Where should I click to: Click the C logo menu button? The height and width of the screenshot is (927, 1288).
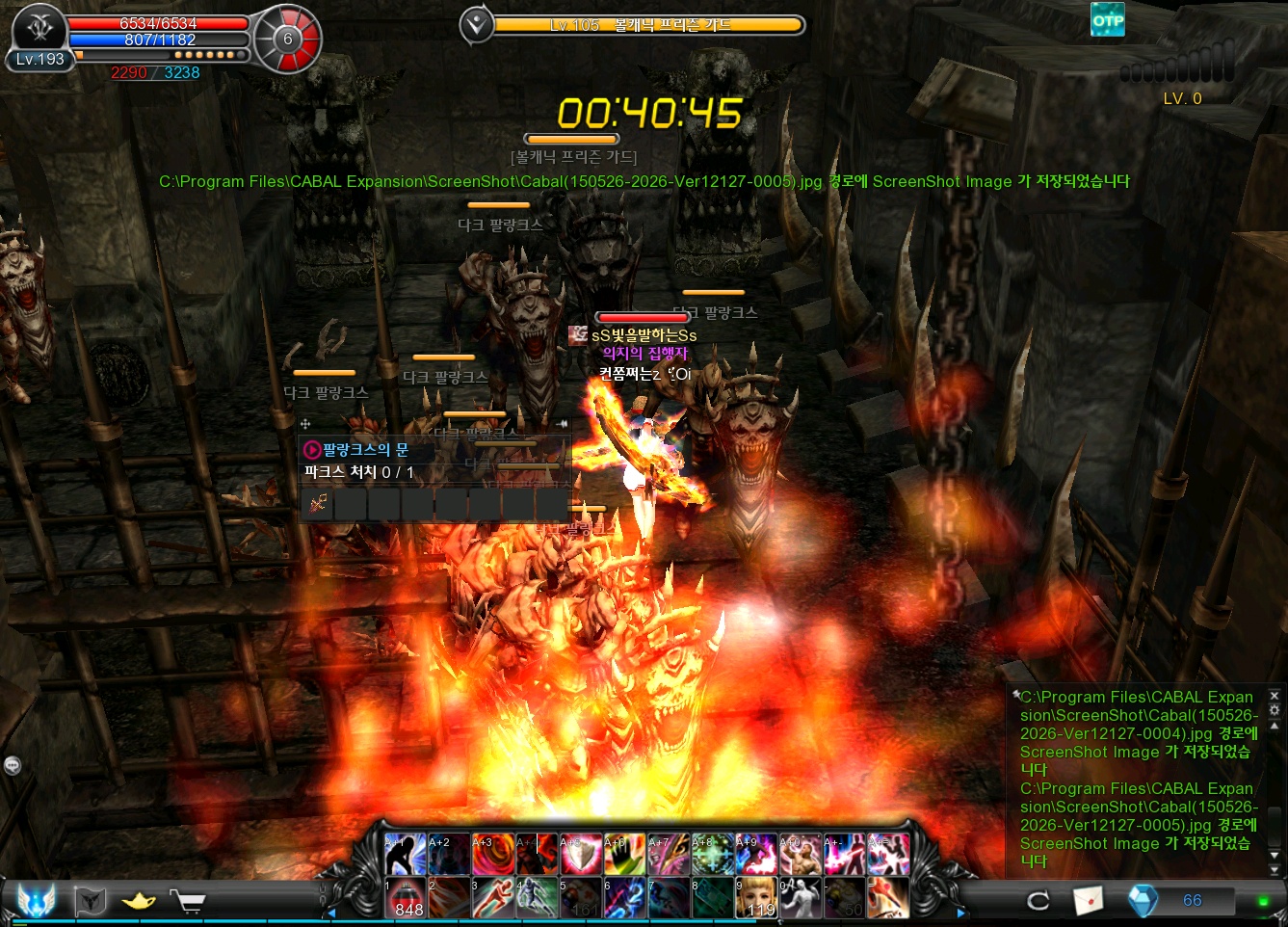(x=1038, y=901)
